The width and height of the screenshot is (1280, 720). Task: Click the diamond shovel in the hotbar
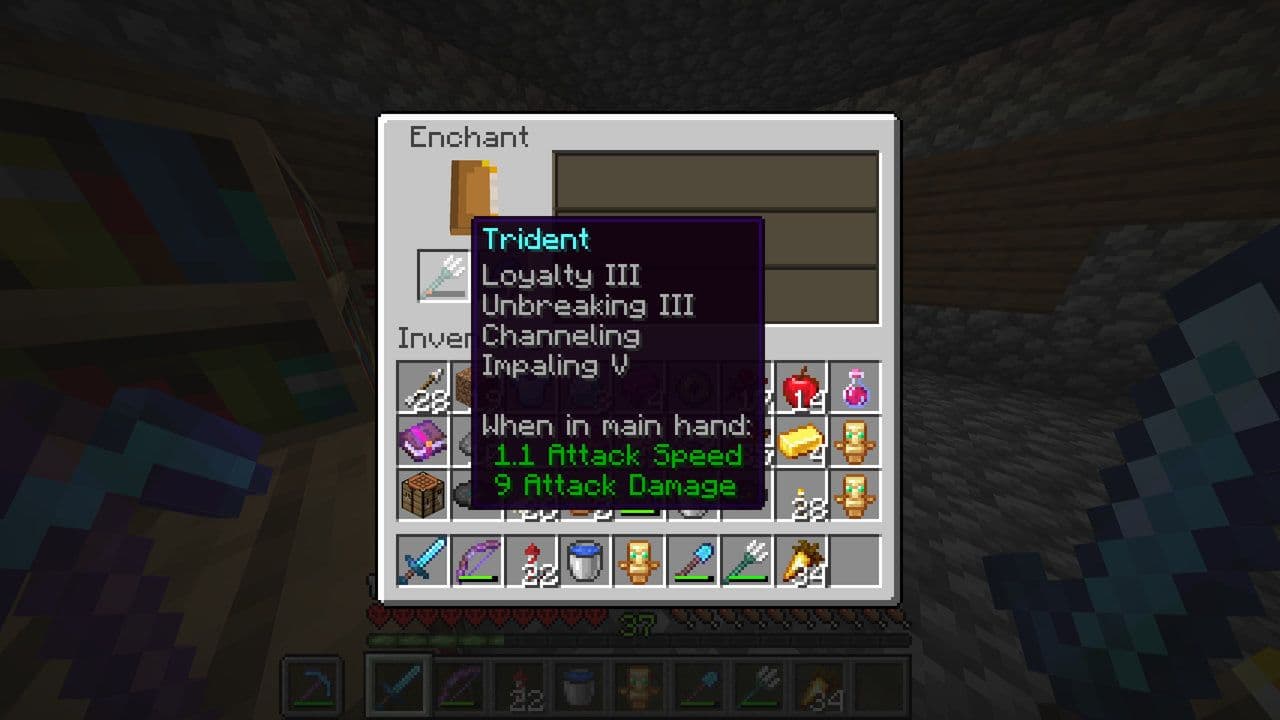click(694, 561)
